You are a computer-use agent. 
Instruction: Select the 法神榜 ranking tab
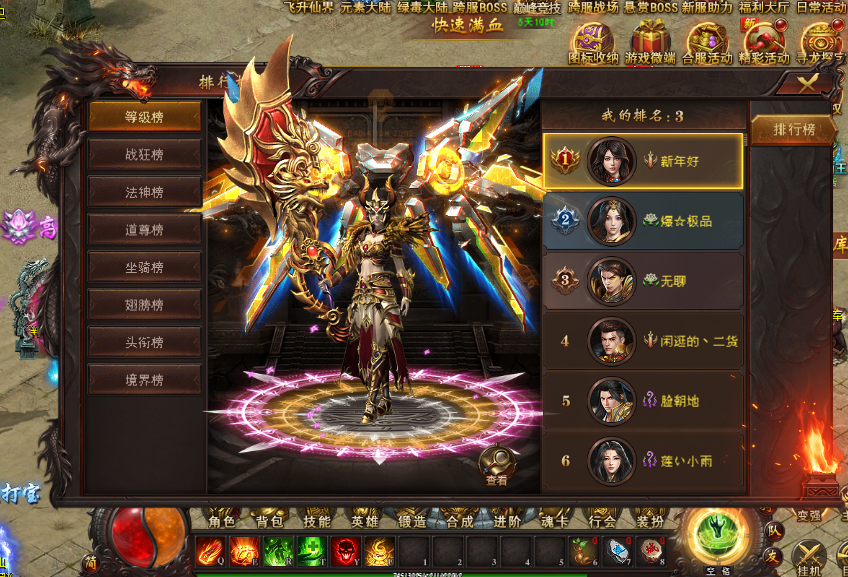coord(144,192)
